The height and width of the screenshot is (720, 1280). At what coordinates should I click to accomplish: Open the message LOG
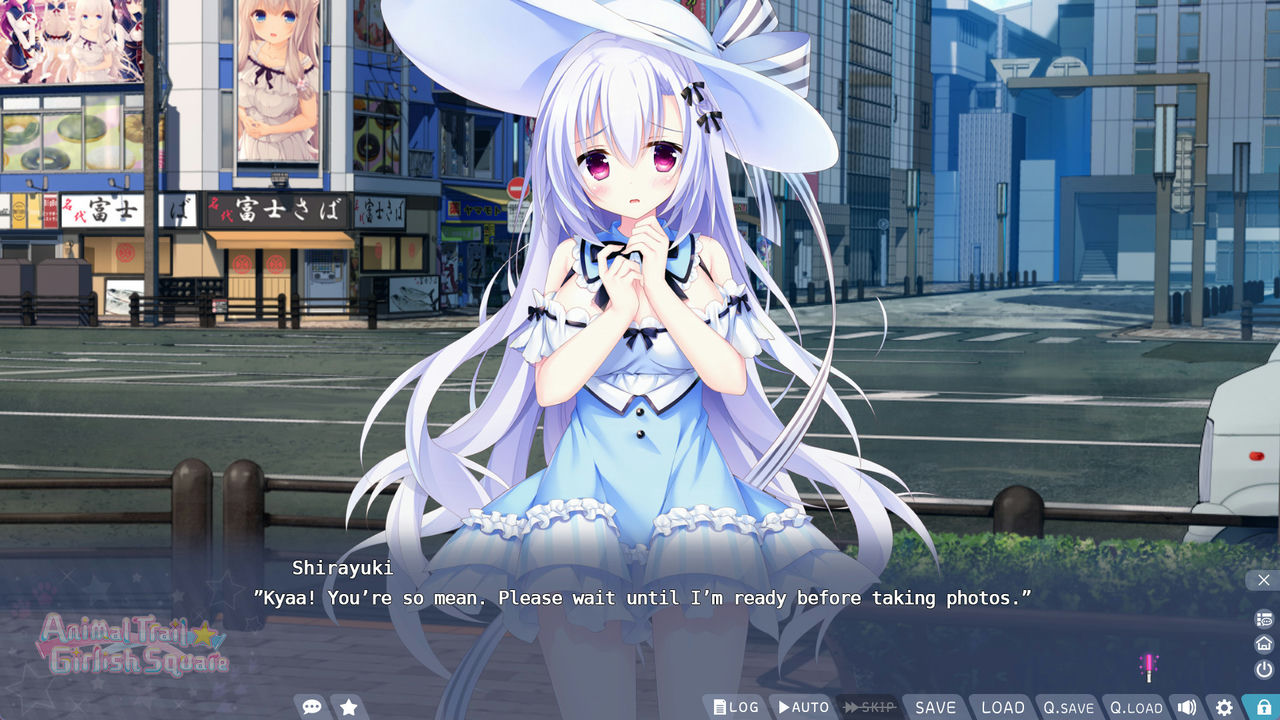point(737,706)
